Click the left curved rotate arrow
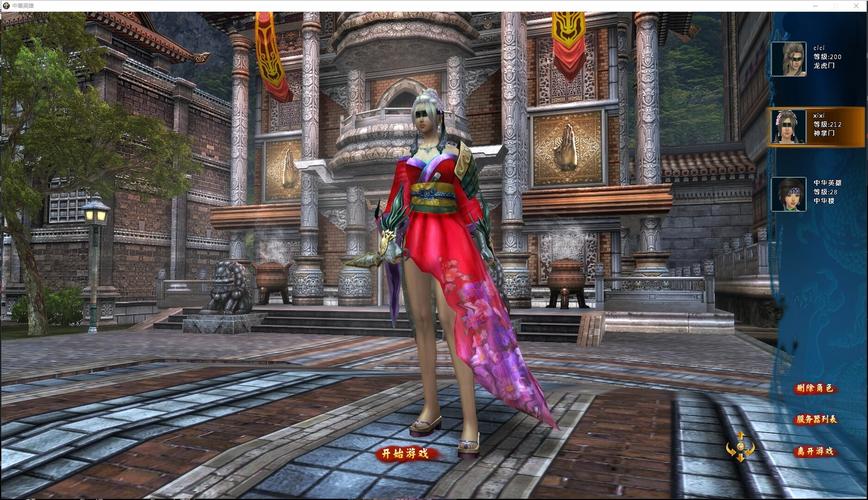The width and height of the screenshot is (868, 500). coord(730,449)
